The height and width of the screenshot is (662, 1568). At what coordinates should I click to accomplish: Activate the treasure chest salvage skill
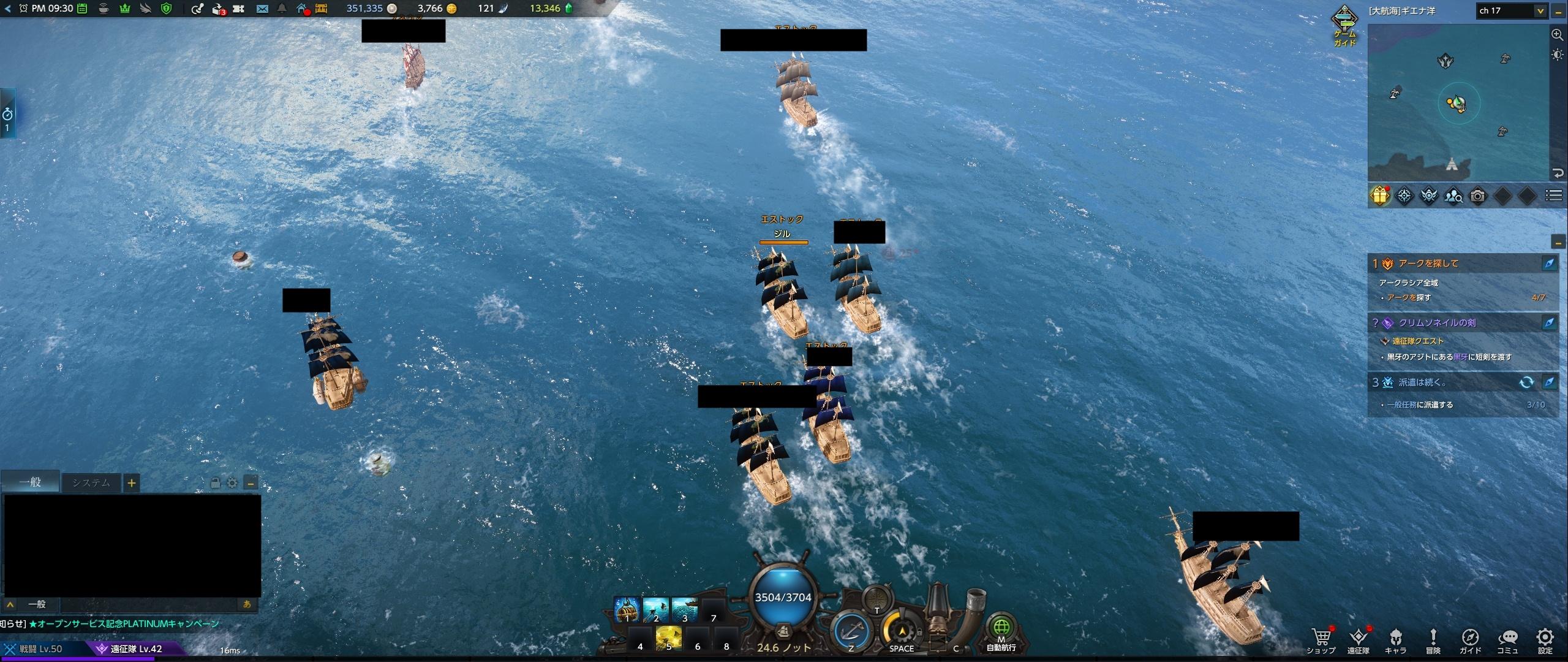[x=627, y=609]
